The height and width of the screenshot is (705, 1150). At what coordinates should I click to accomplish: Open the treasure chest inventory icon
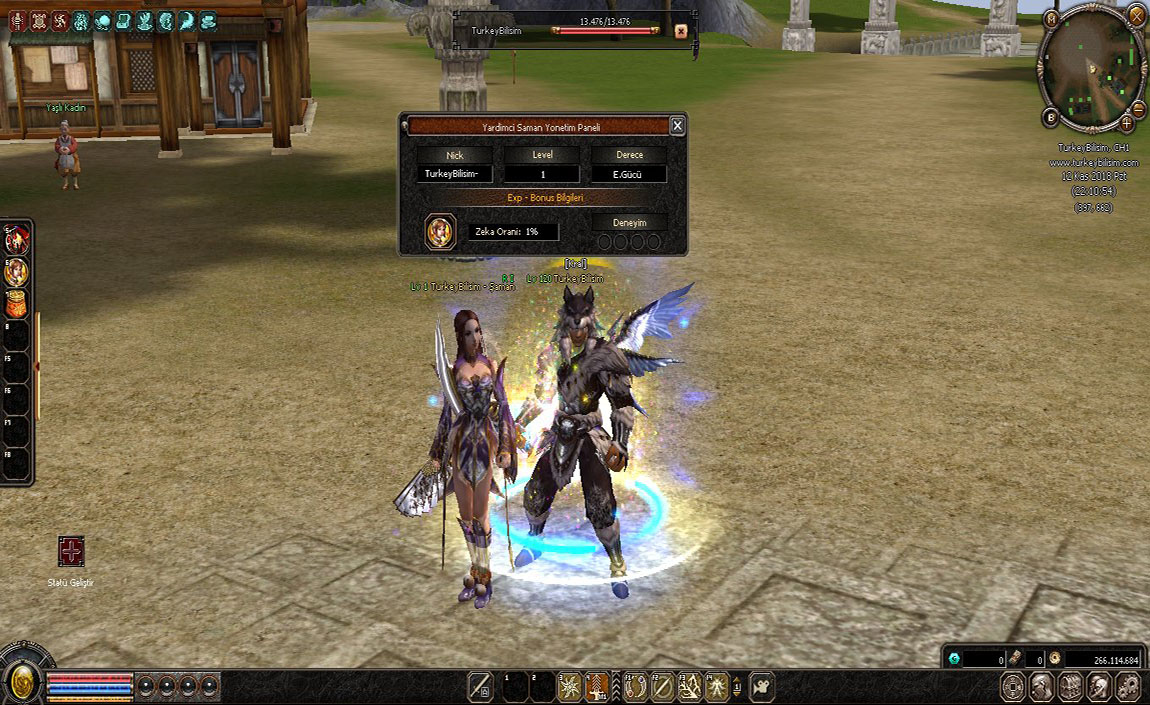point(1070,687)
